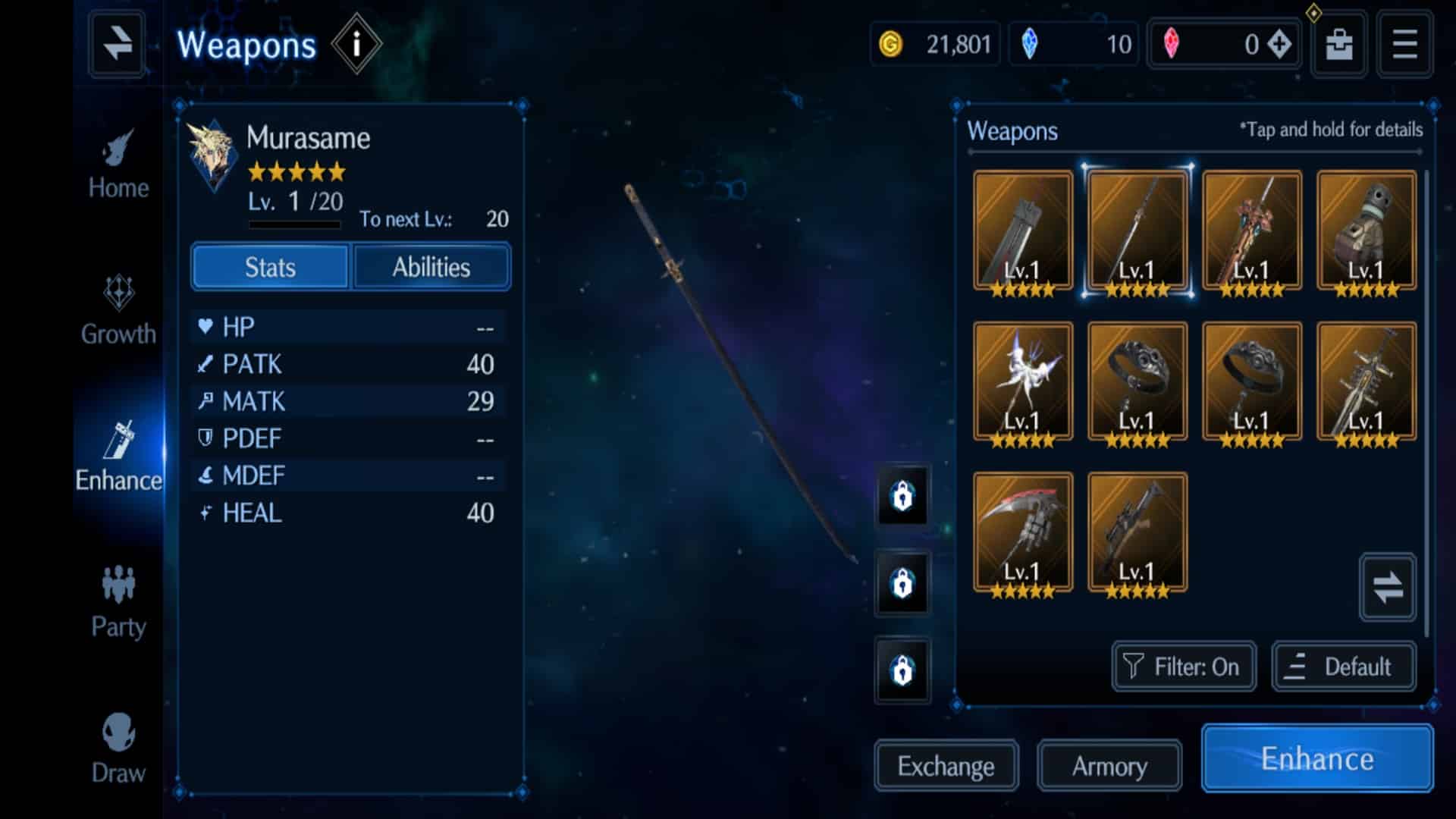Image resolution: width=1456 pixels, height=819 pixels.
Task: Open the Growth menu
Action: coord(118,311)
